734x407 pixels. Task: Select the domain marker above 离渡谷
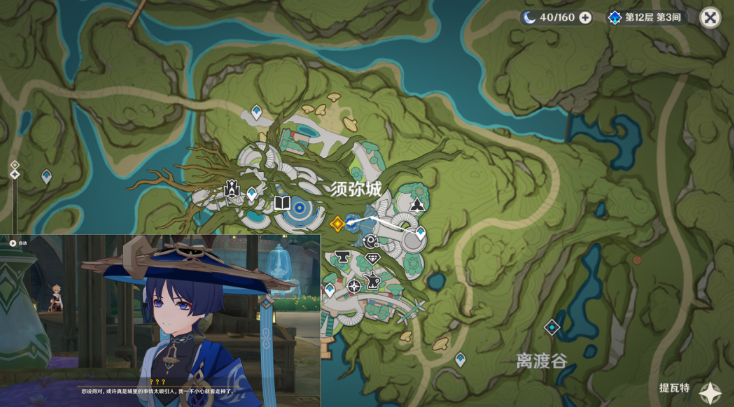coord(551,327)
